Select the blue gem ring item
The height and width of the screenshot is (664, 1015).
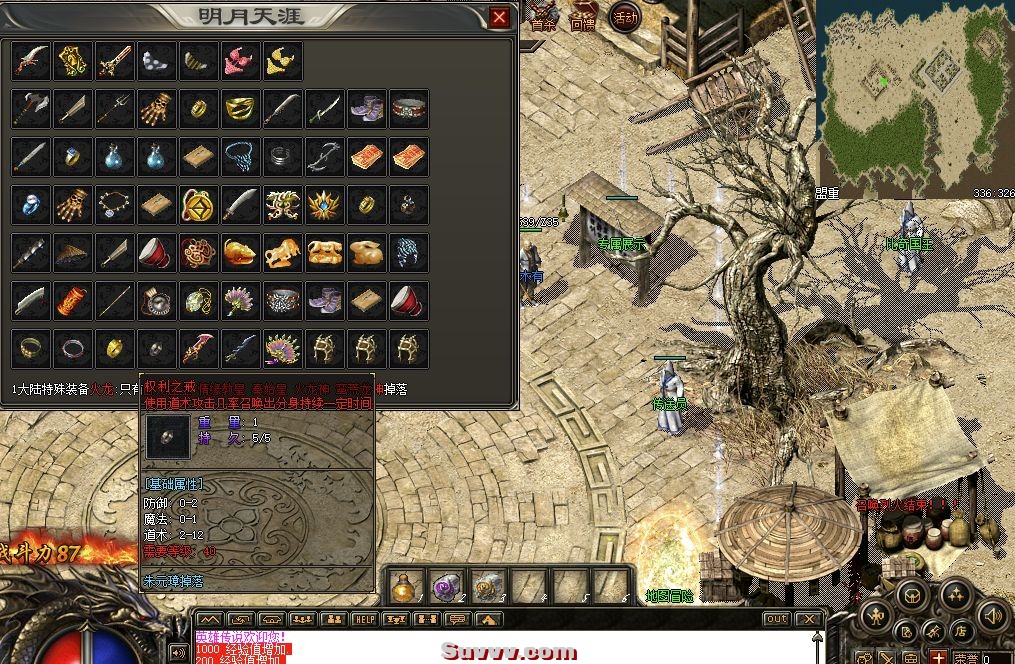coord(73,156)
